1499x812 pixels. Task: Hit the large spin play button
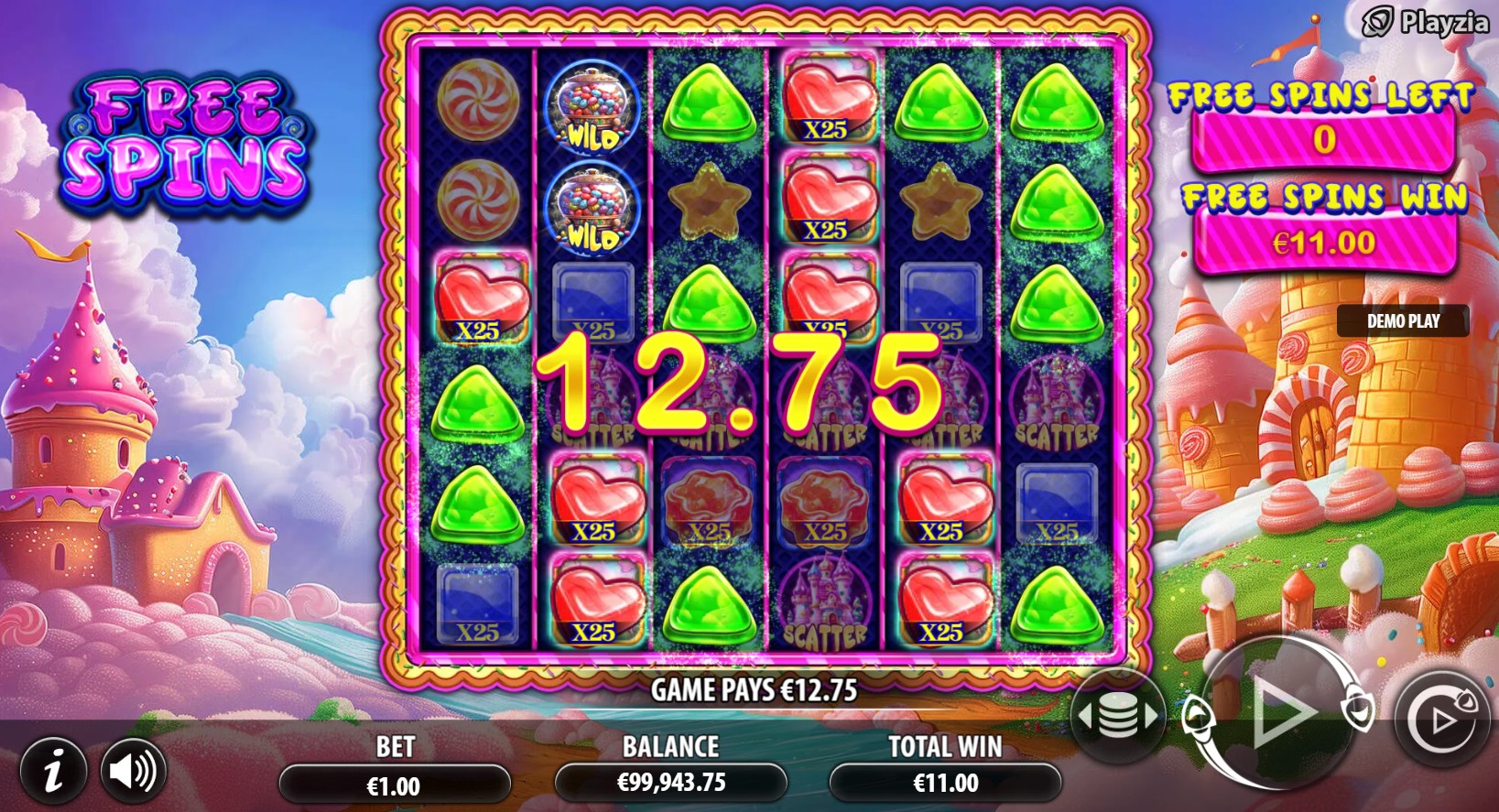(1279, 712)
